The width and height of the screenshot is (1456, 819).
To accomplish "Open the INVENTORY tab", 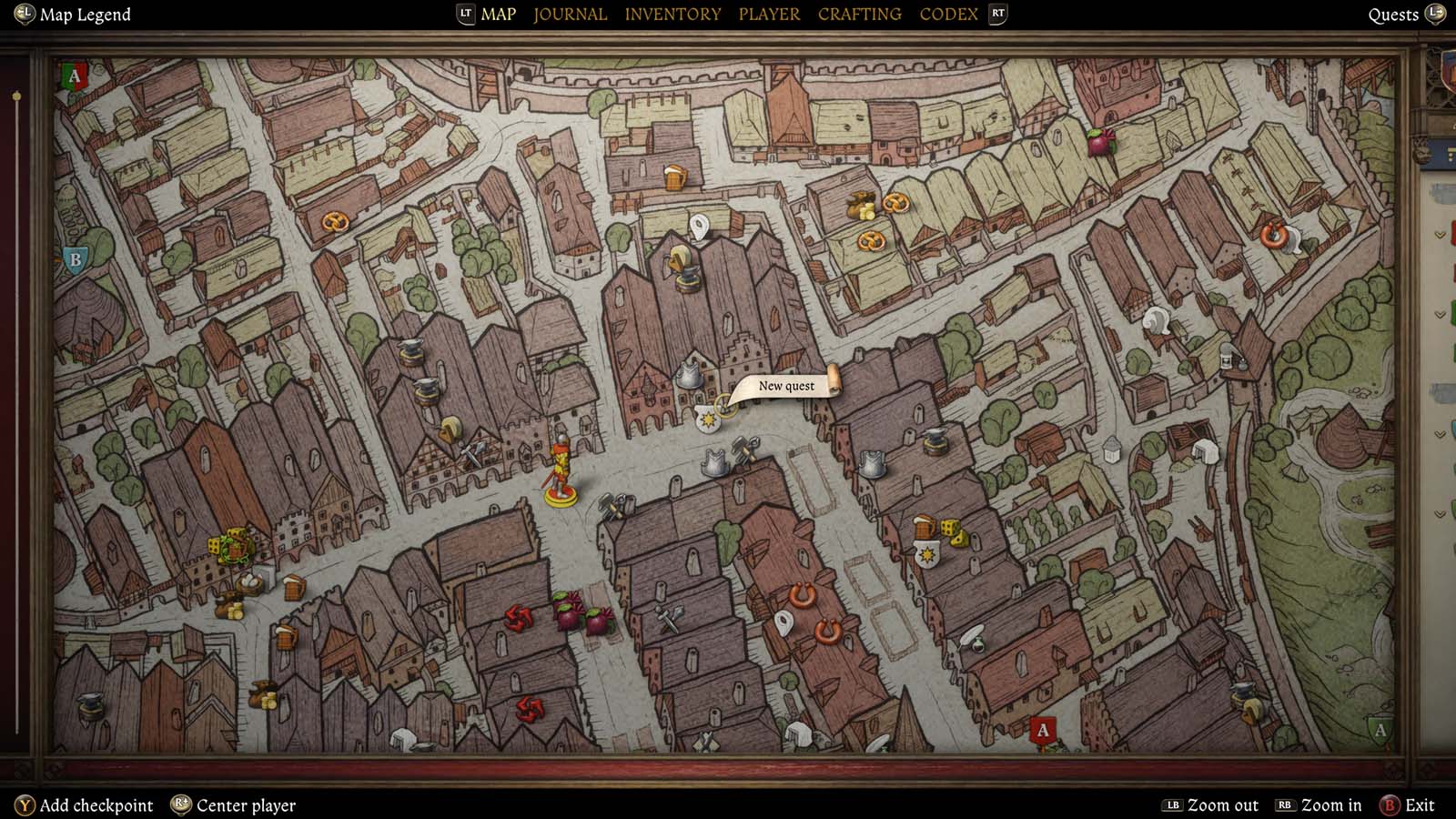I will [673, 14].
